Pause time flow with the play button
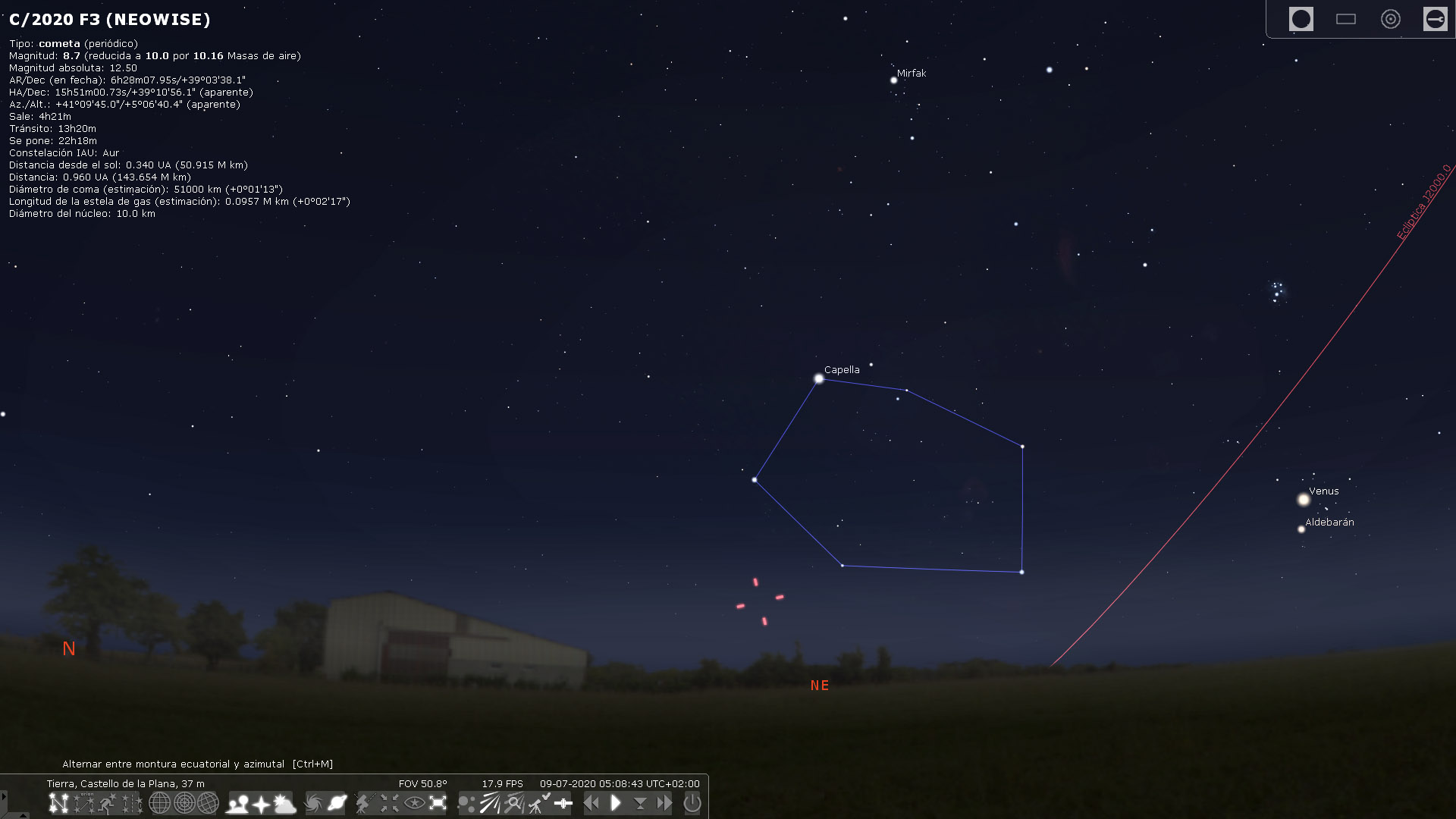The width and height of the screenshot is (1456, 819). point(617,803)
